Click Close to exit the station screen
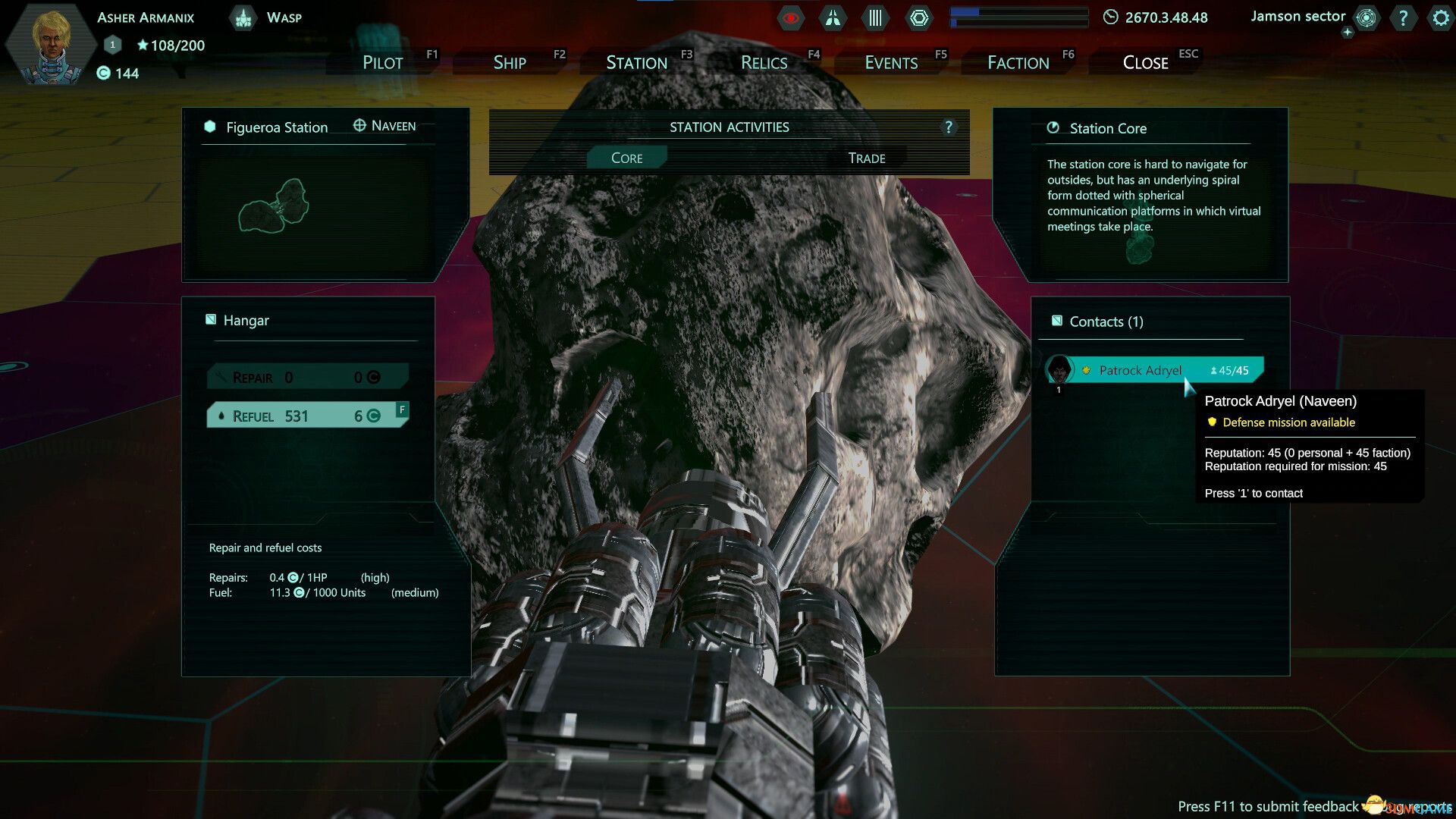Screen dimensions: 1456x819 coord(1145,62)
